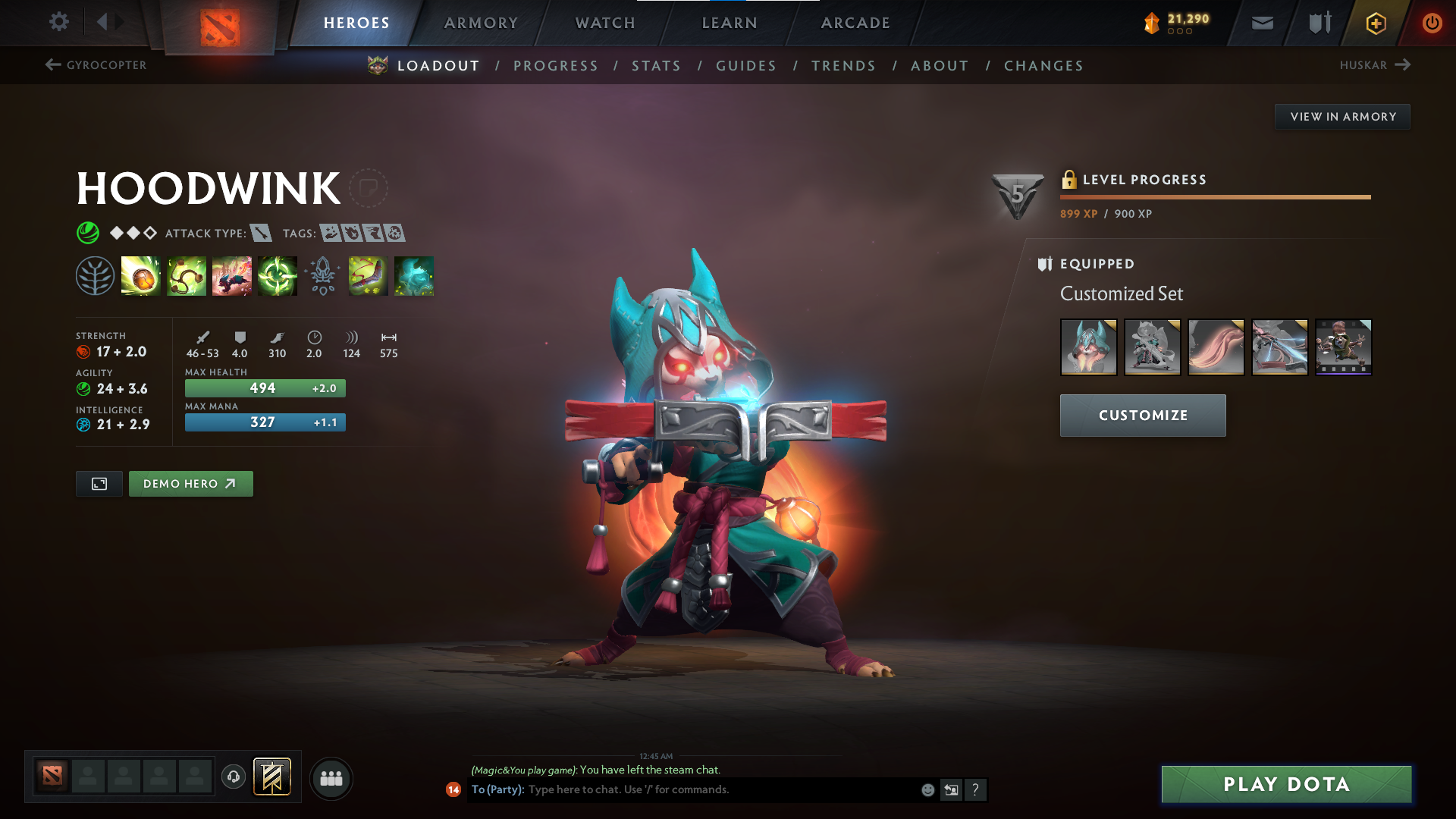Select Hoodwink's Acorn Shot ability icon
This screenshot has height=819, width=1456.
coord(141,276)
